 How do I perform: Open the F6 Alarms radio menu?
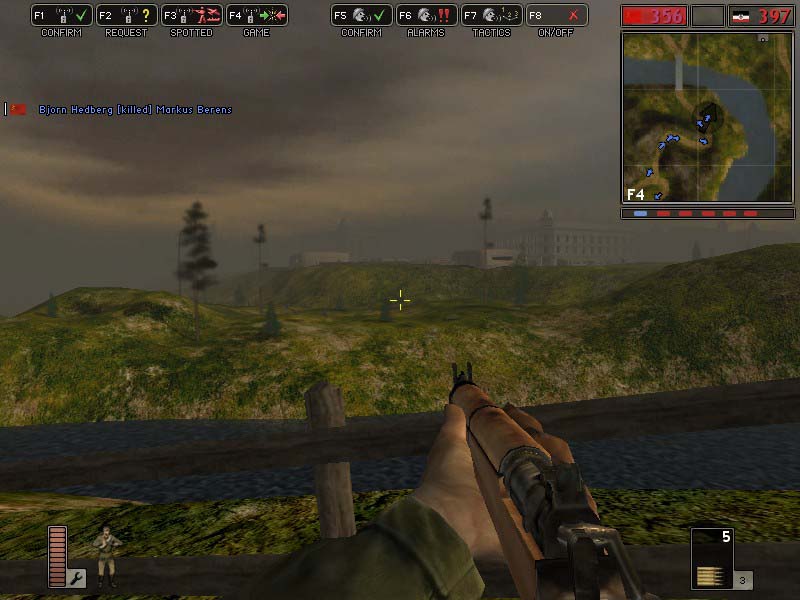pos(426,16)
